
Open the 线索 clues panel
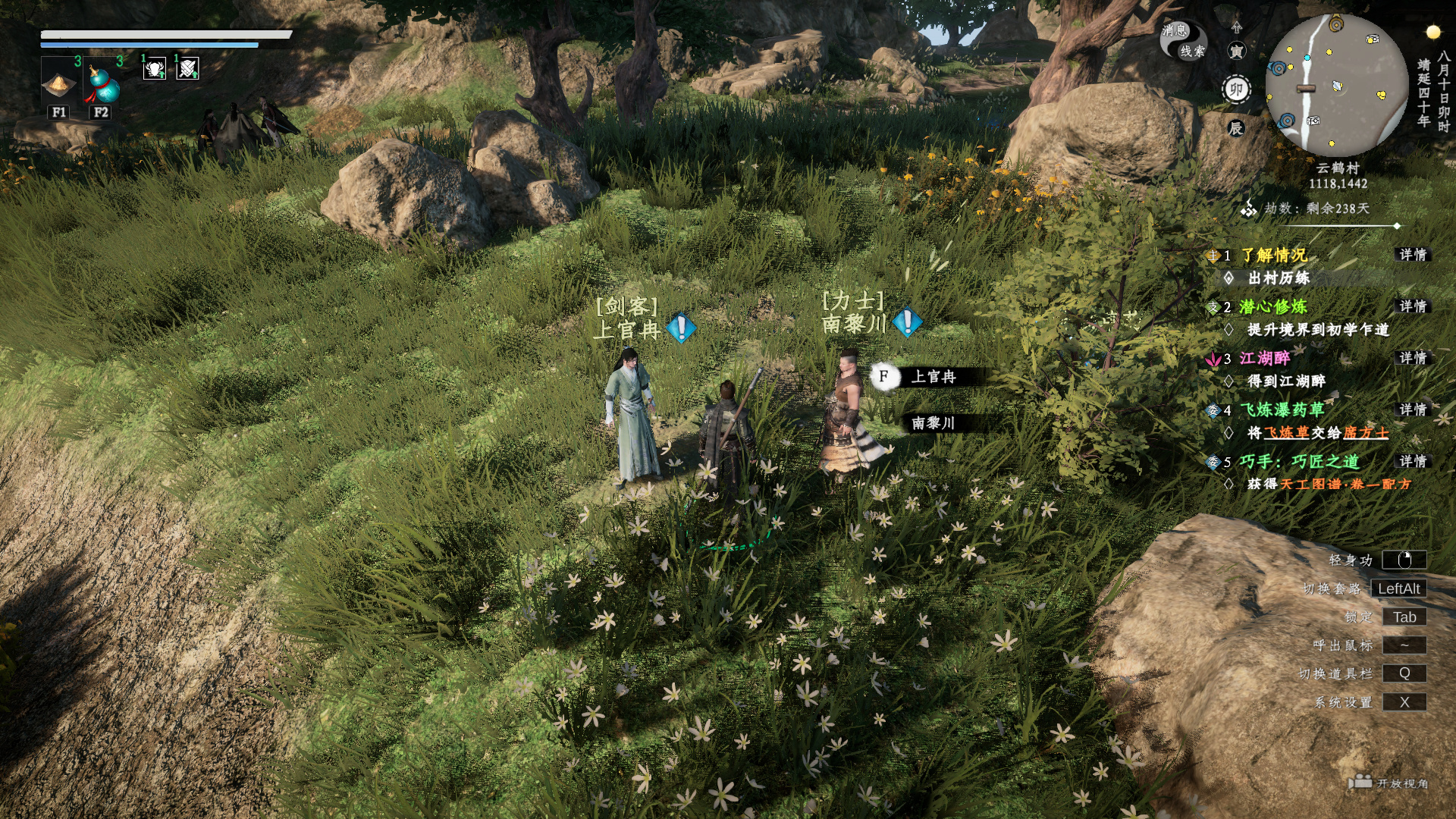pos(1192,51)
